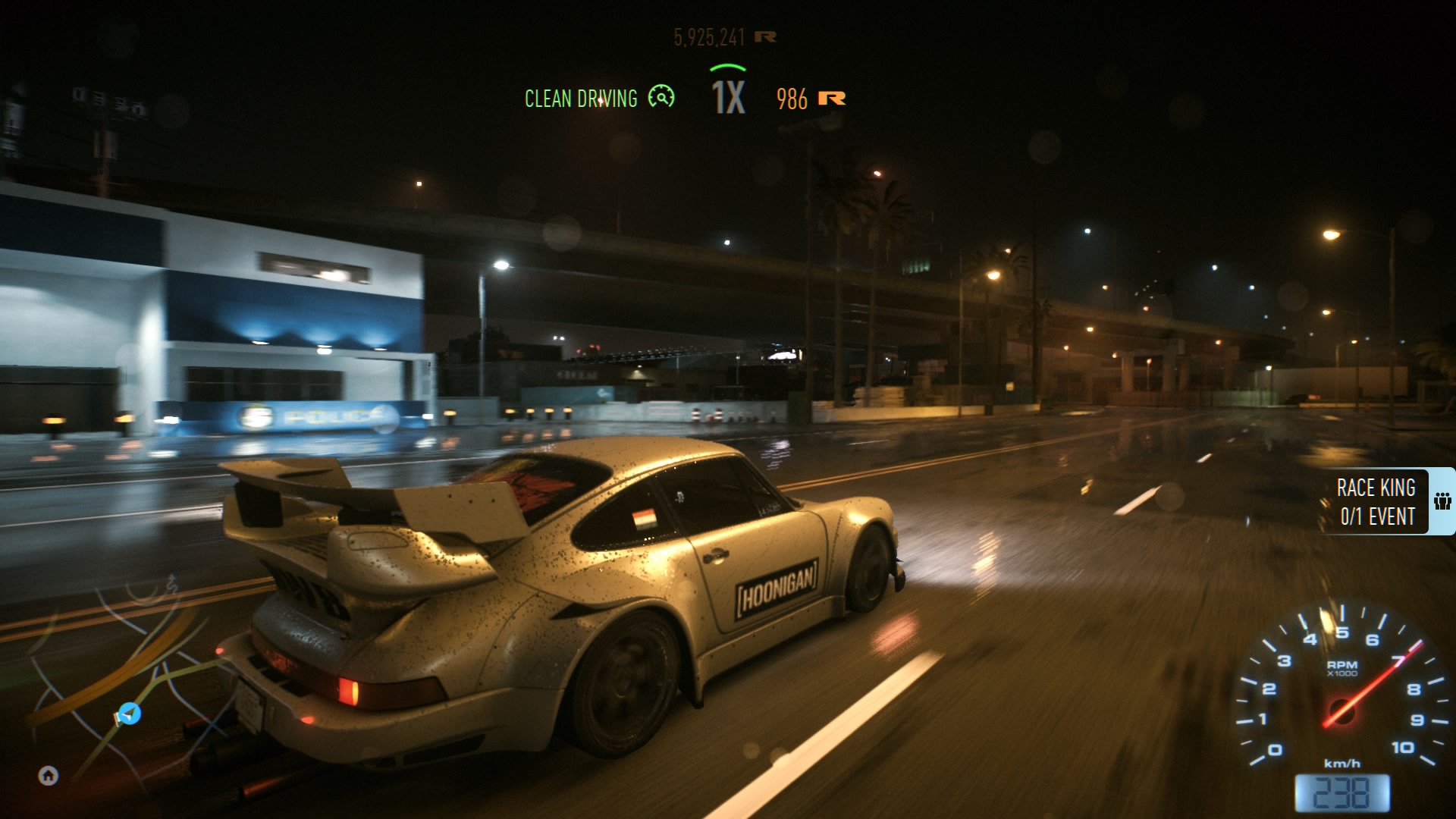
Task: Click the crew icon beside Race King
Action: tap(1442, 501)
